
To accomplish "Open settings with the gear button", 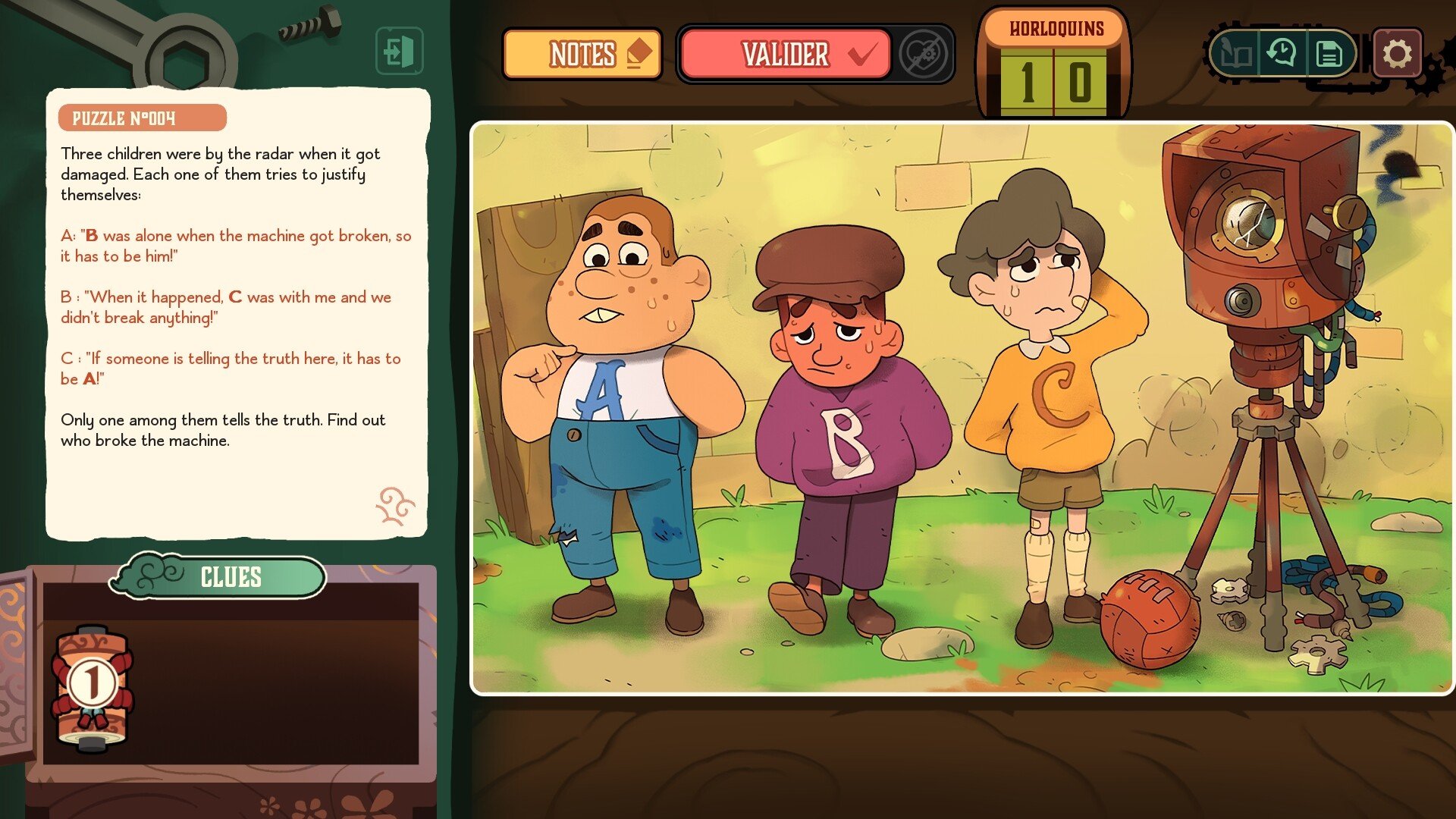I will (x=1397, y=54).
